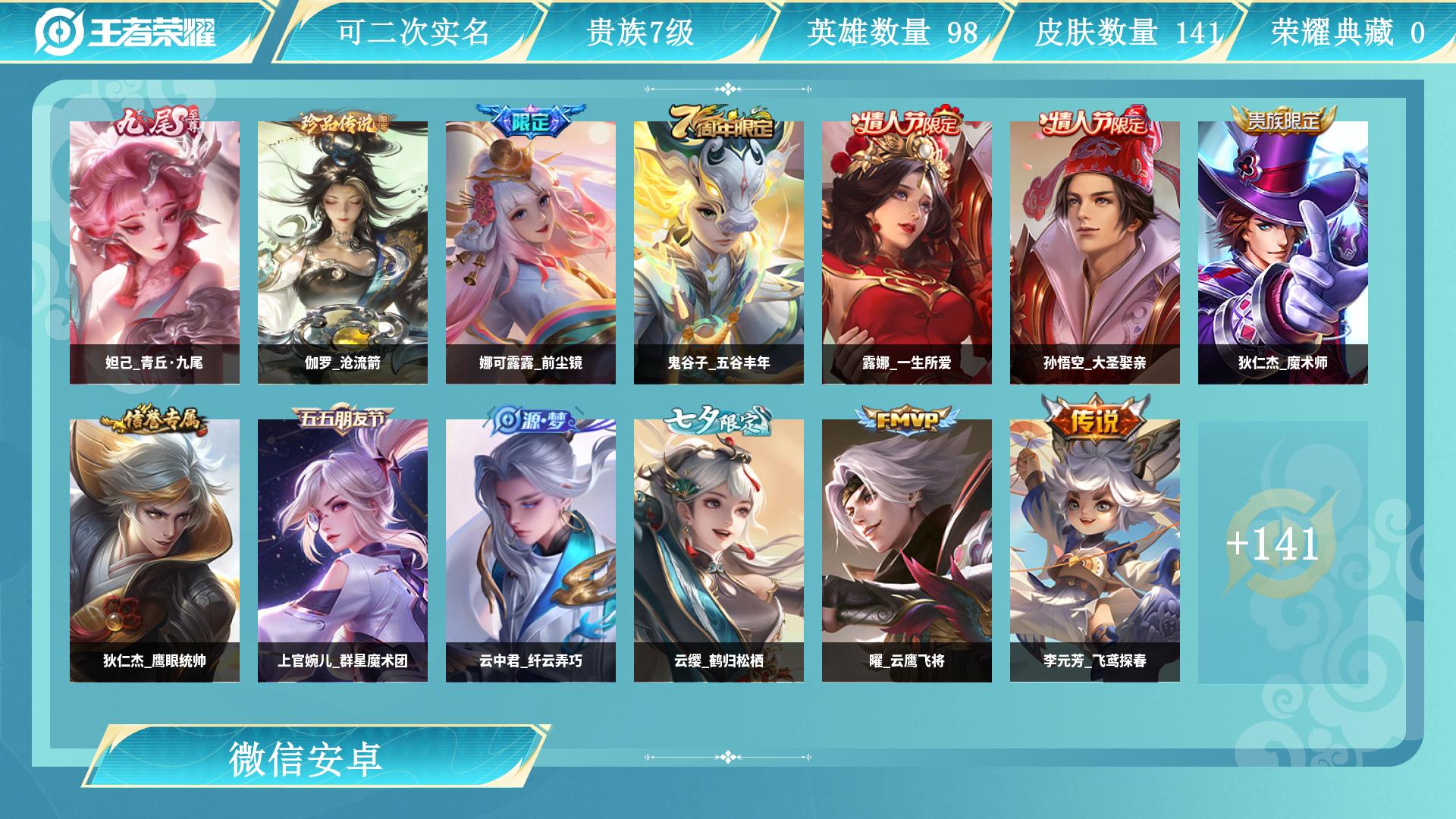Choose the 云中君 纤云弄巧 skin card

point(531,551)
